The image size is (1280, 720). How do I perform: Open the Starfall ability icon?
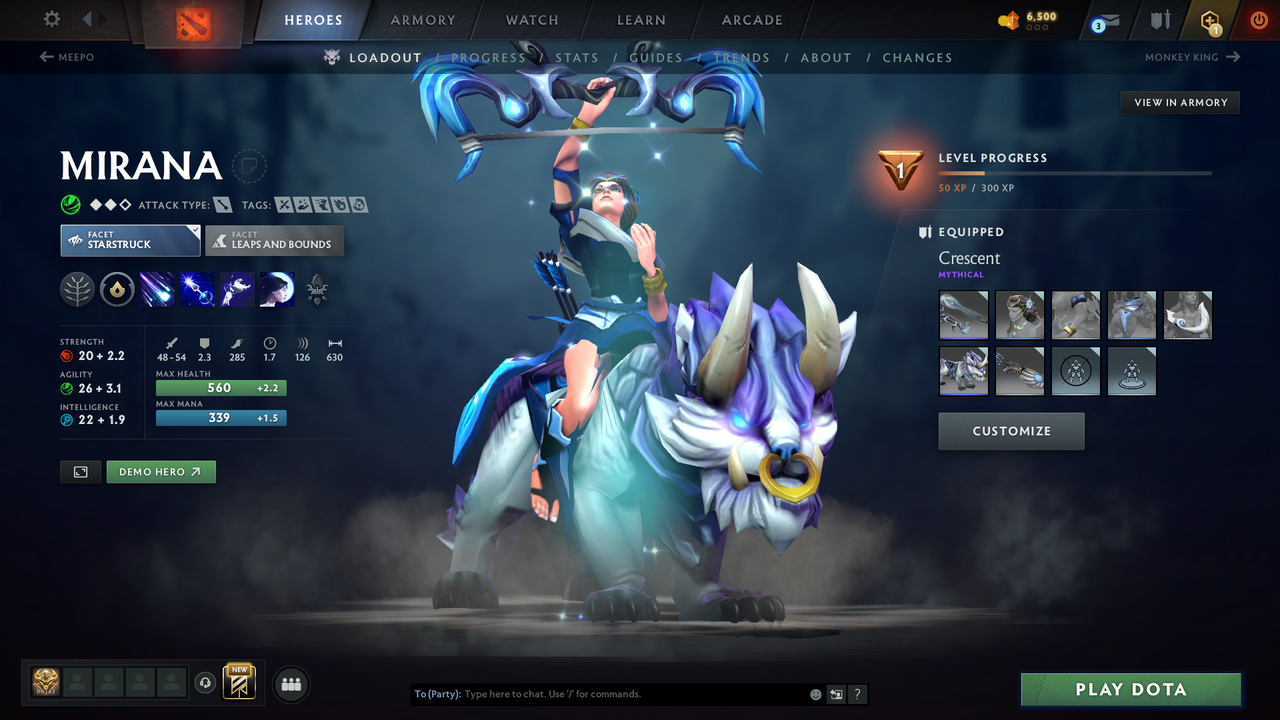point(156,290)
